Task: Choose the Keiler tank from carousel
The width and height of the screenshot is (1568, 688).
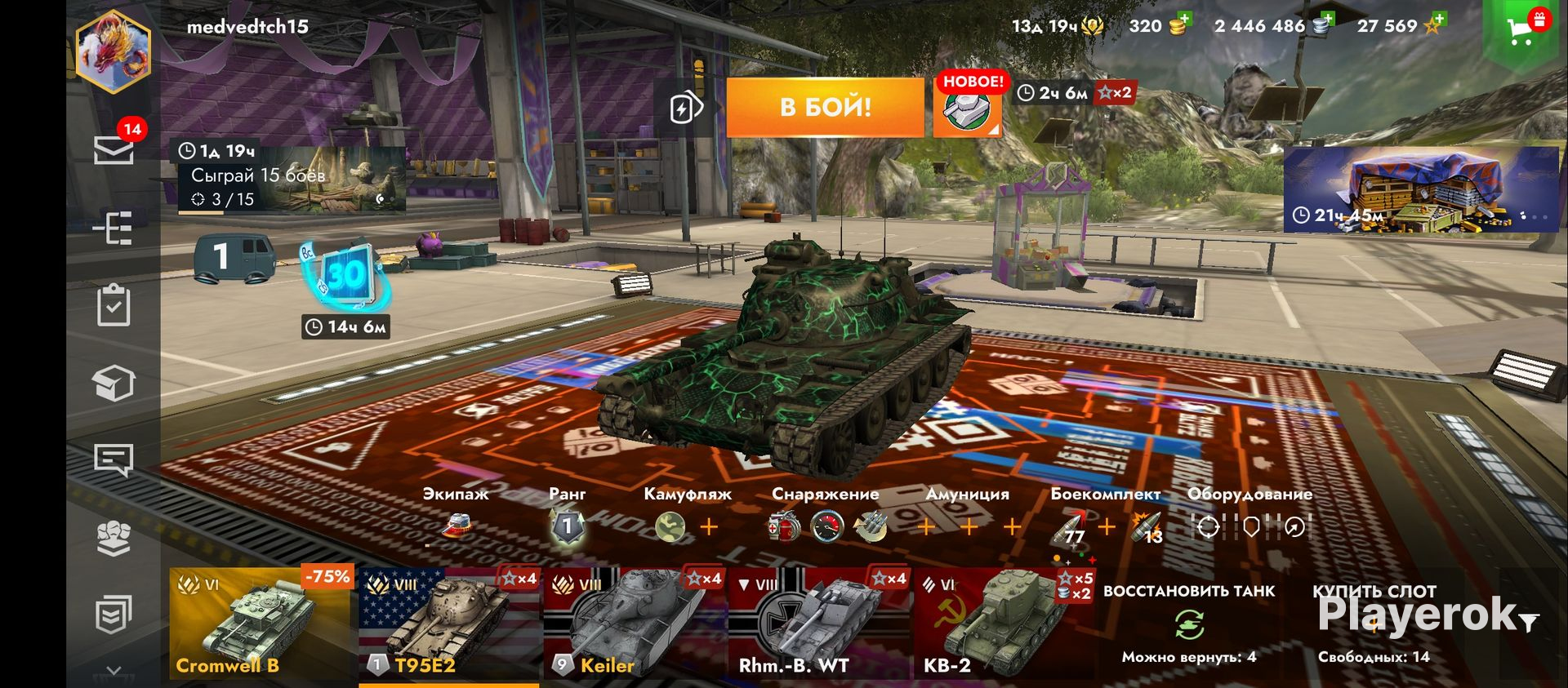Action: (x=634, y=624)
